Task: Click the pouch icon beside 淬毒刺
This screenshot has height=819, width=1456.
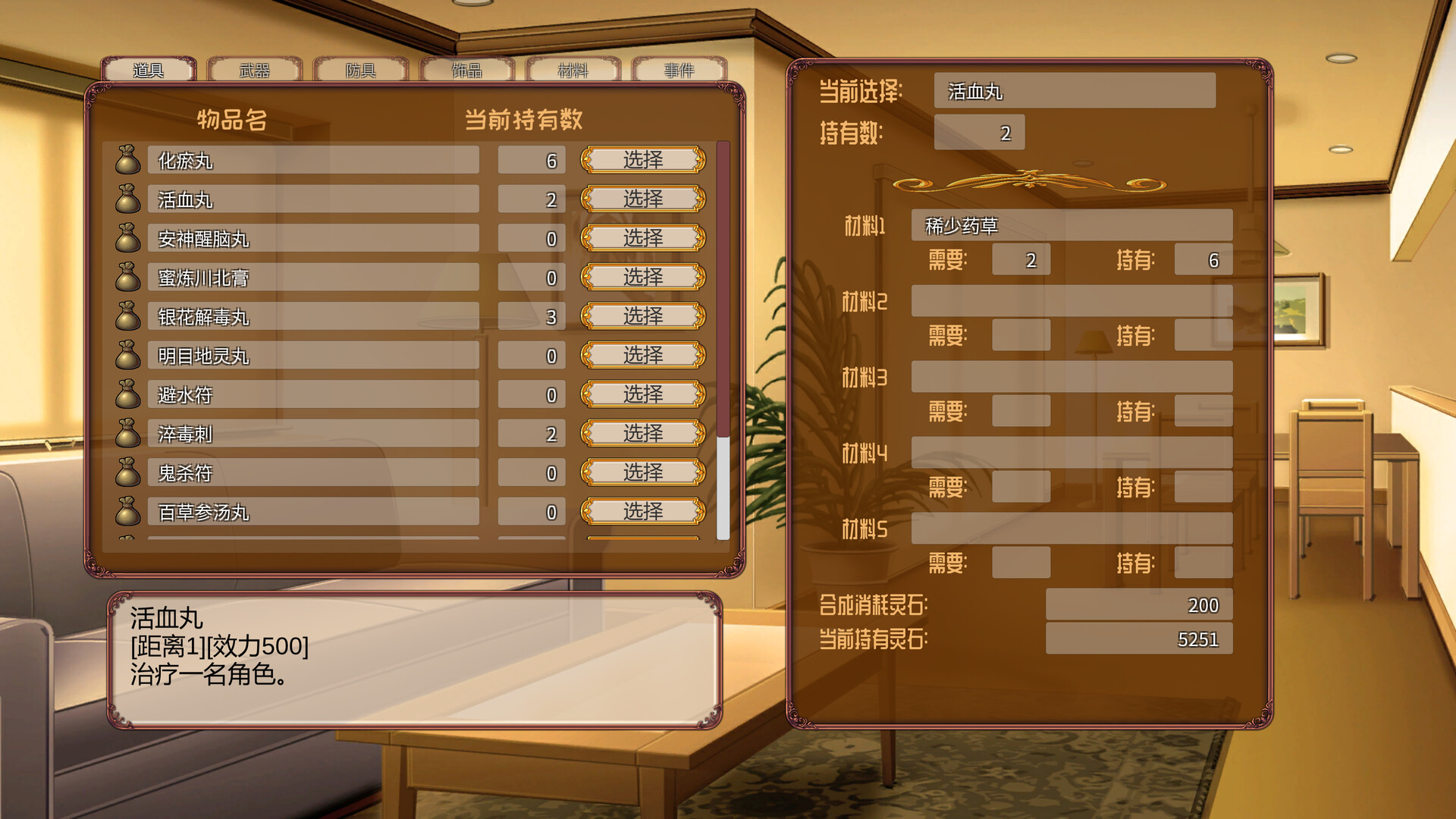Action: [127, 434]
